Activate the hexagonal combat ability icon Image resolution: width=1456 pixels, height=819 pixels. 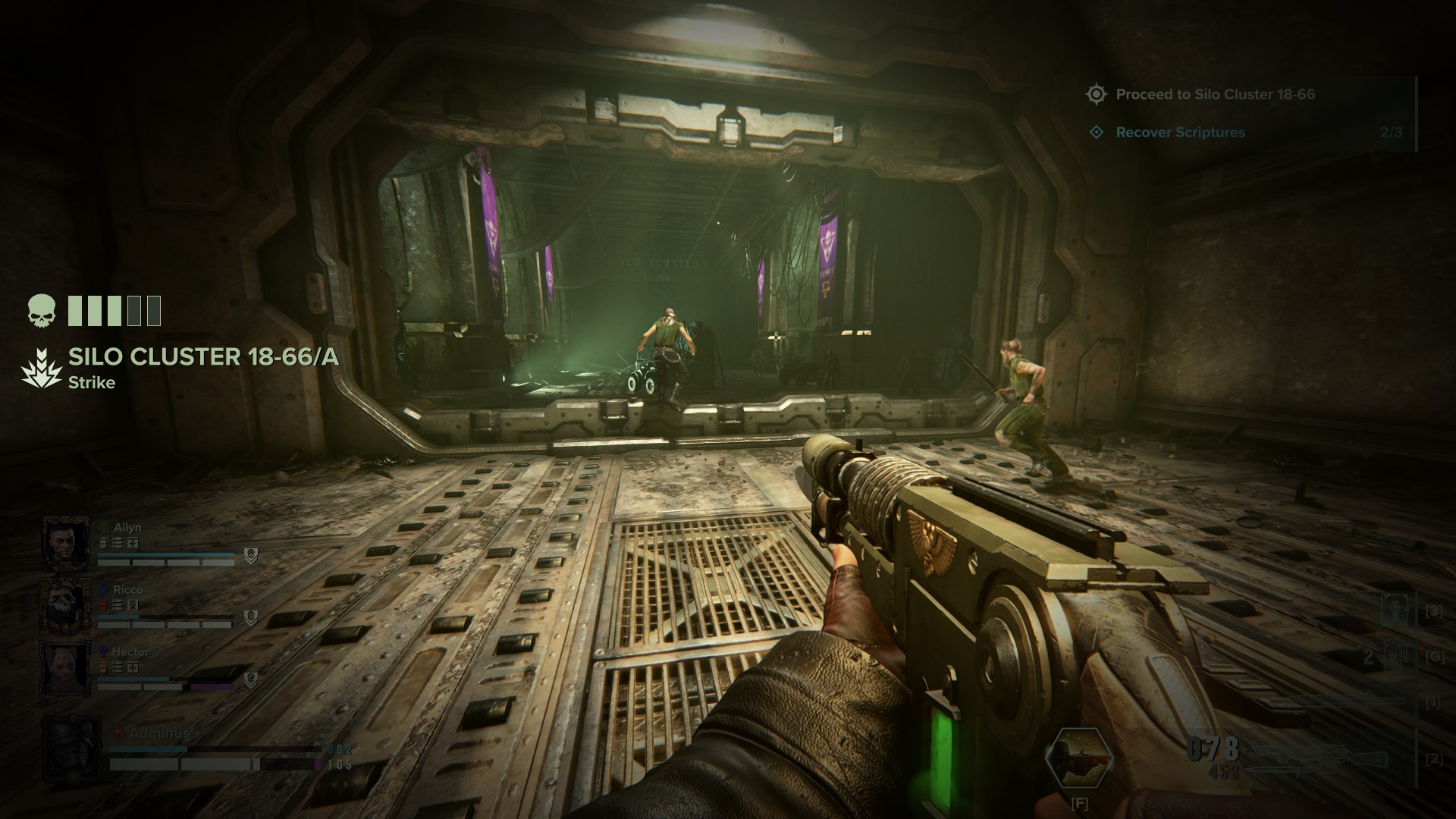click(1078, 758)
